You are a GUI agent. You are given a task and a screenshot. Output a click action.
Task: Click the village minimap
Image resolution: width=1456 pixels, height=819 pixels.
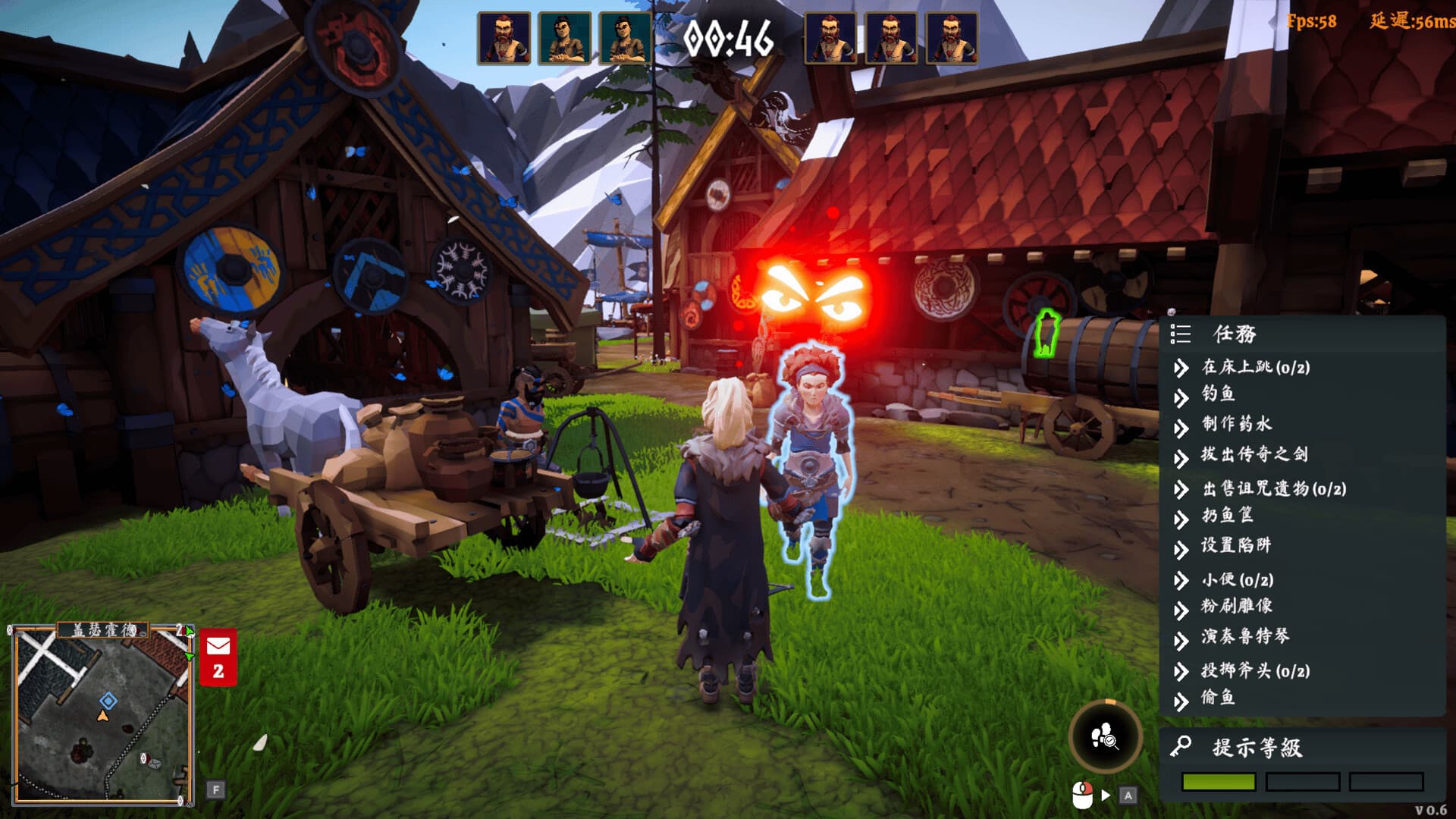pos(102,715)
